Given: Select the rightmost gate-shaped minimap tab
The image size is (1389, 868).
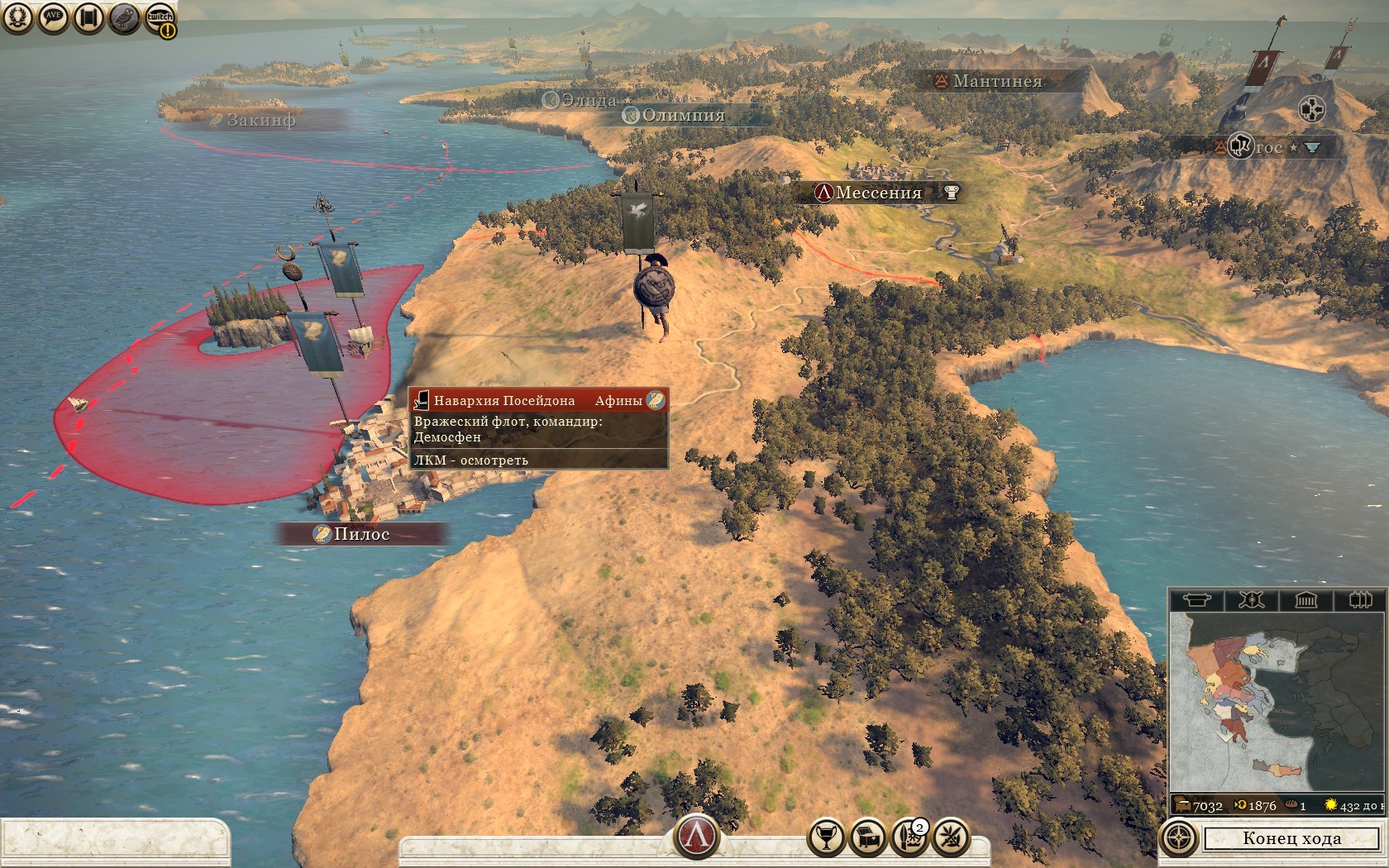Looking at the screenshot, I should (1360, 599).
